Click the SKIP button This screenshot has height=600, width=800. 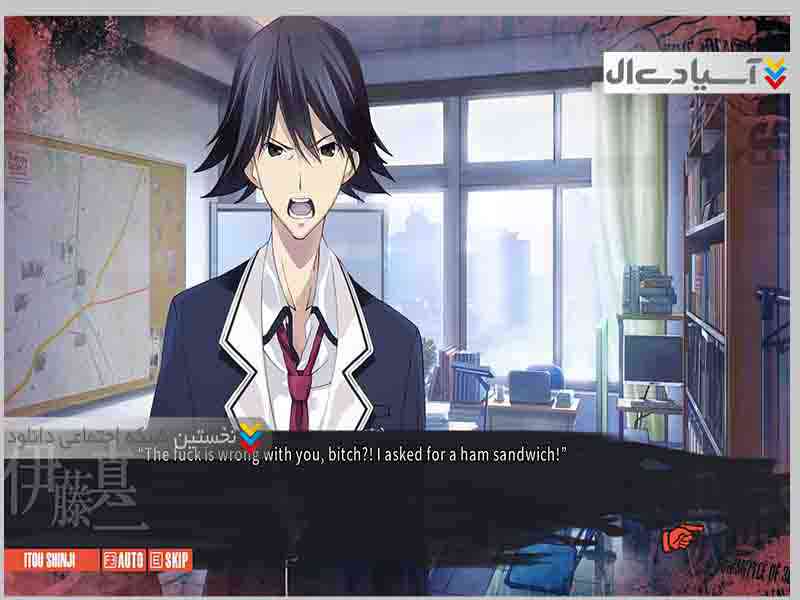tap(171, 560)
